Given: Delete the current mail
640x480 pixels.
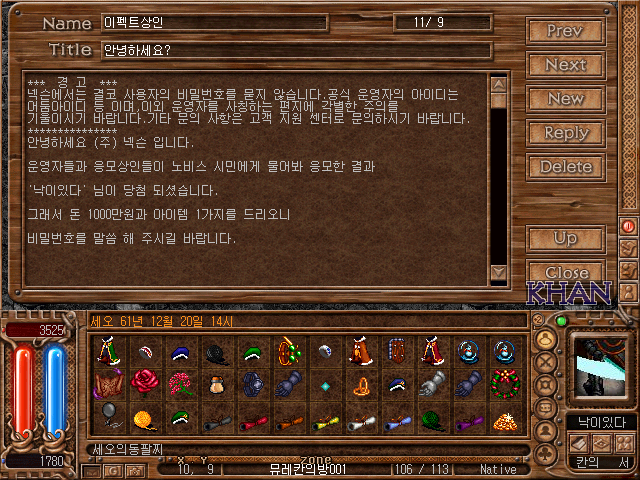Looking at the screenshot, I should 565,167.
